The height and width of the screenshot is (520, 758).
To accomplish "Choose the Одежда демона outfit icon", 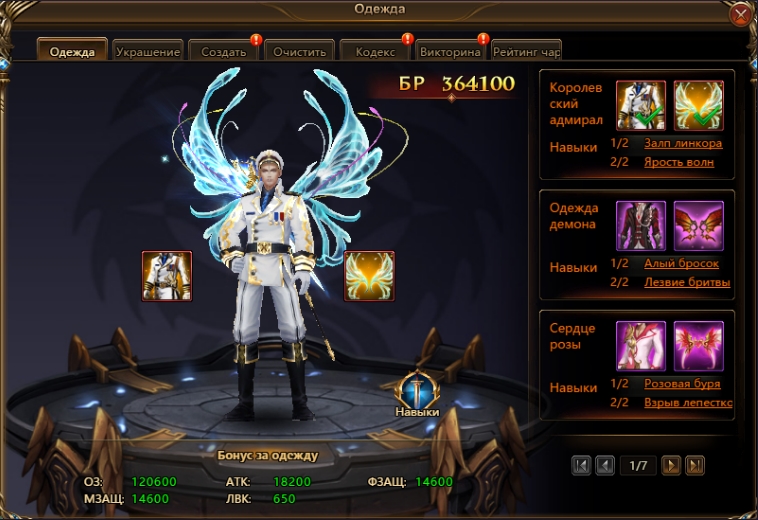I will coord(641,225).
